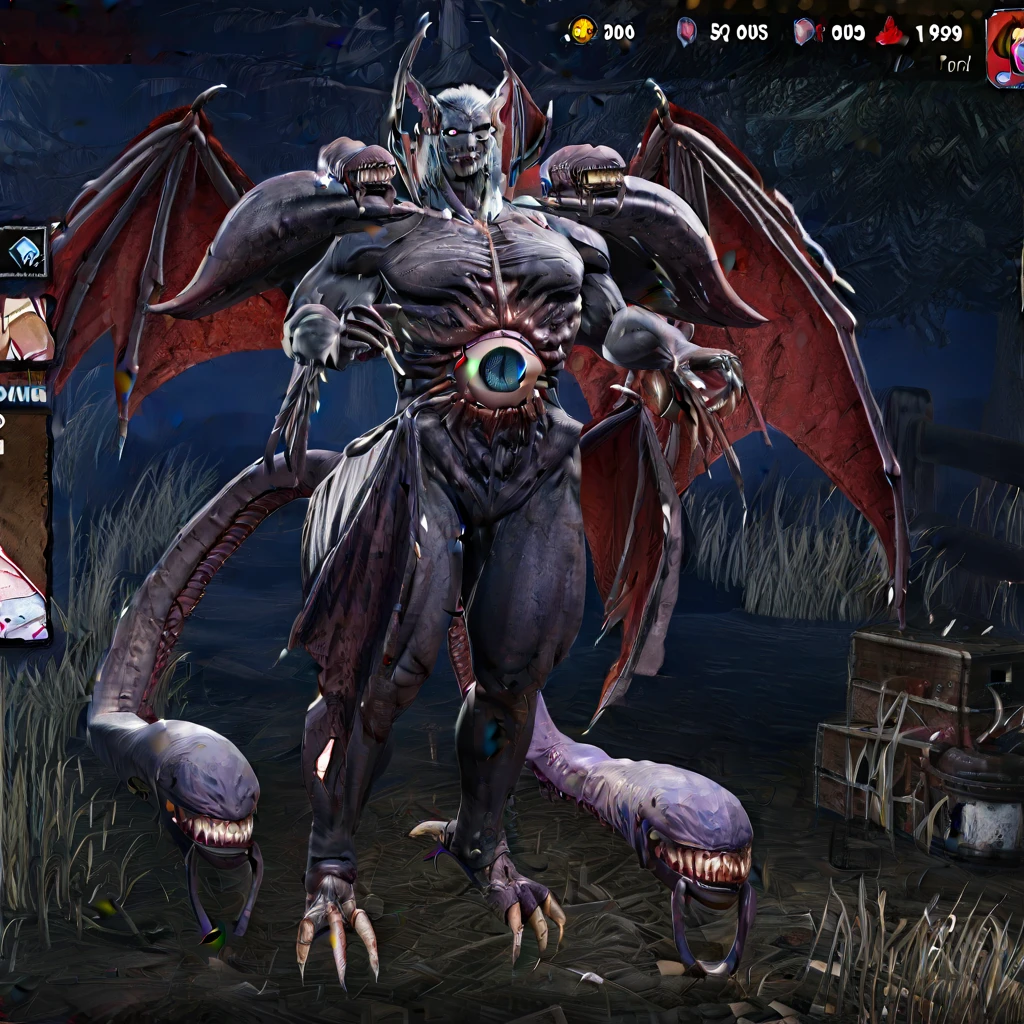Open the player avatar portrait
This screenshot has width=1024, height=1024.
click(x=1005, y=48)
